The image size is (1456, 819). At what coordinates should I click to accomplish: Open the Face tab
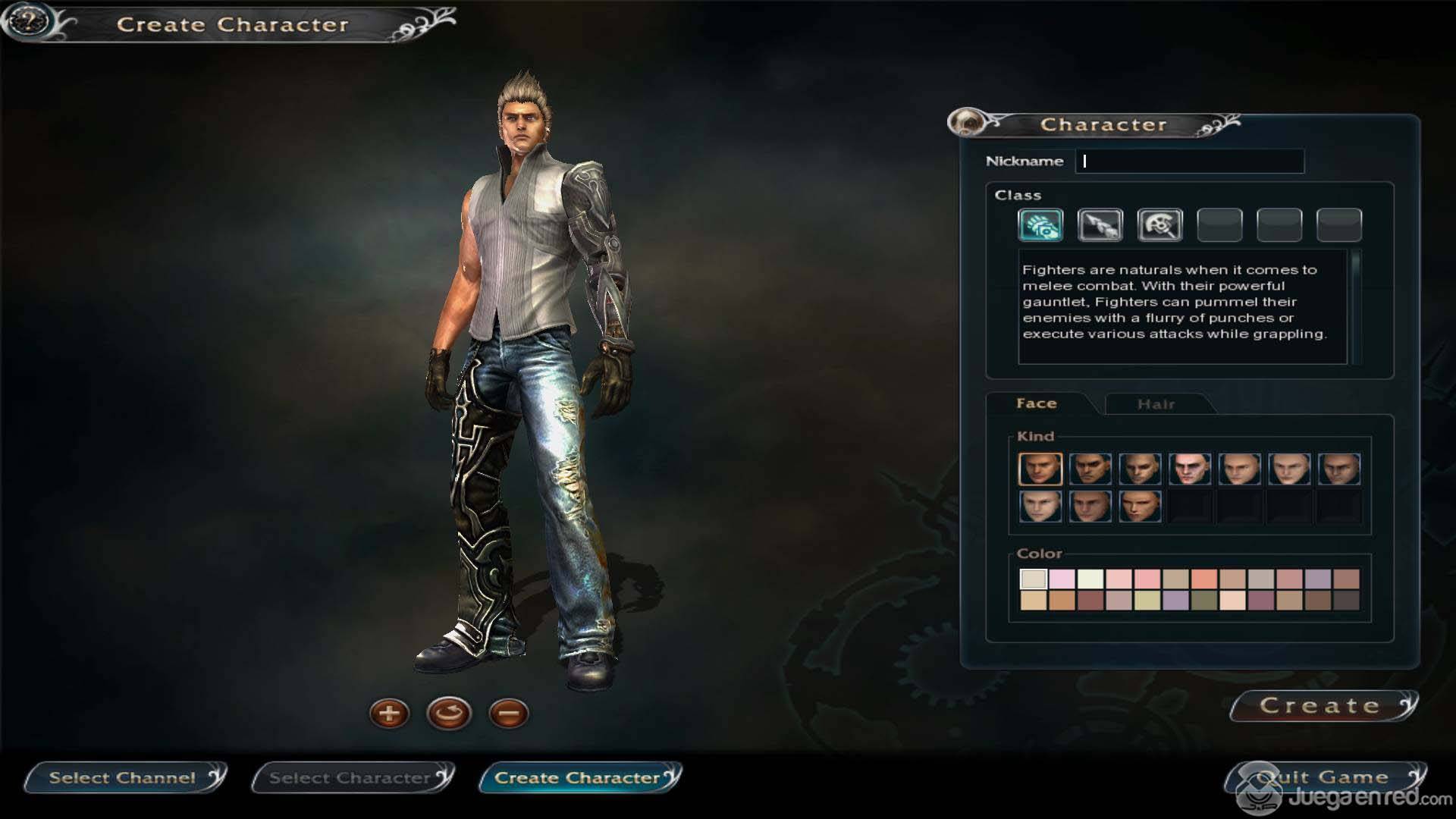click(x=1036, y=403)
